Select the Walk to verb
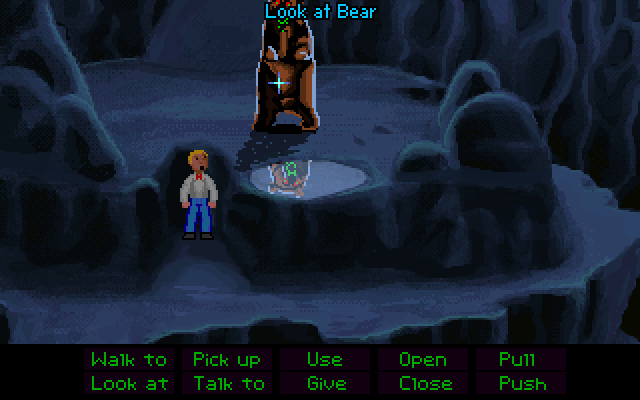Image resolution: width=640 pixels, height=400 pixels. coord(130,360)
